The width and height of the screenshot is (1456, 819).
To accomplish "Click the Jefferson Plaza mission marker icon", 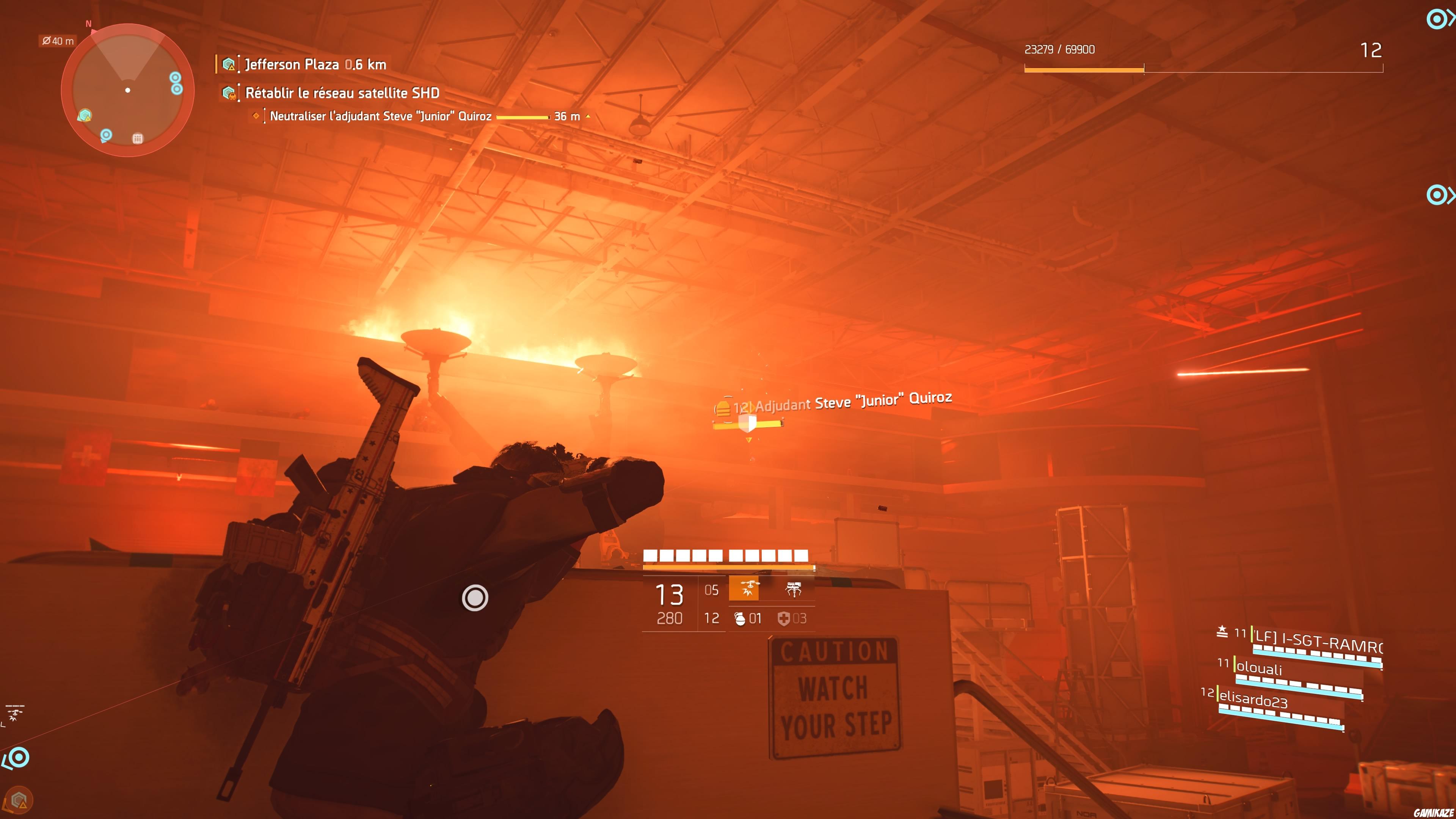I will pos(229,64).
